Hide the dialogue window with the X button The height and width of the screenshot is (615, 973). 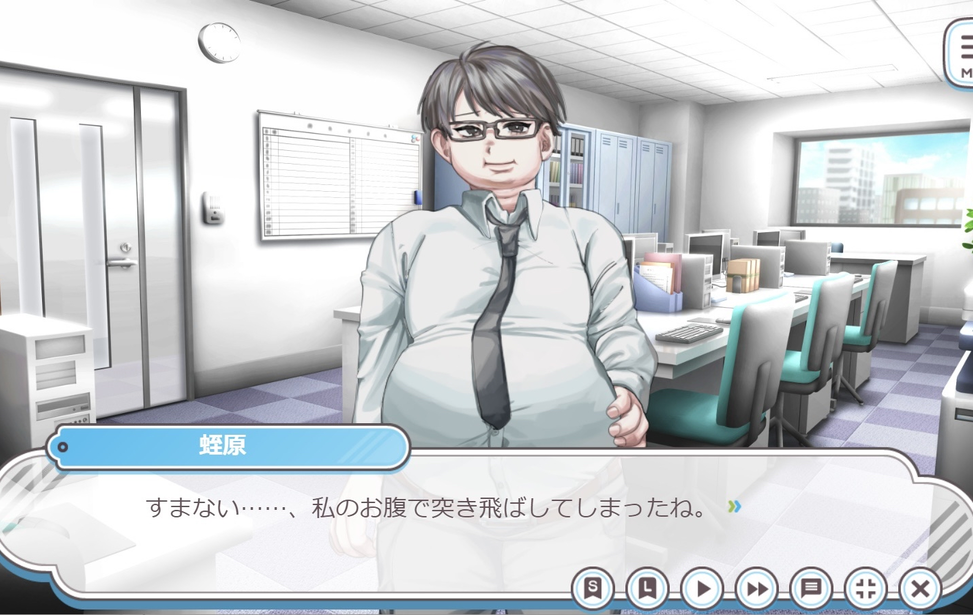click(920, 588)
